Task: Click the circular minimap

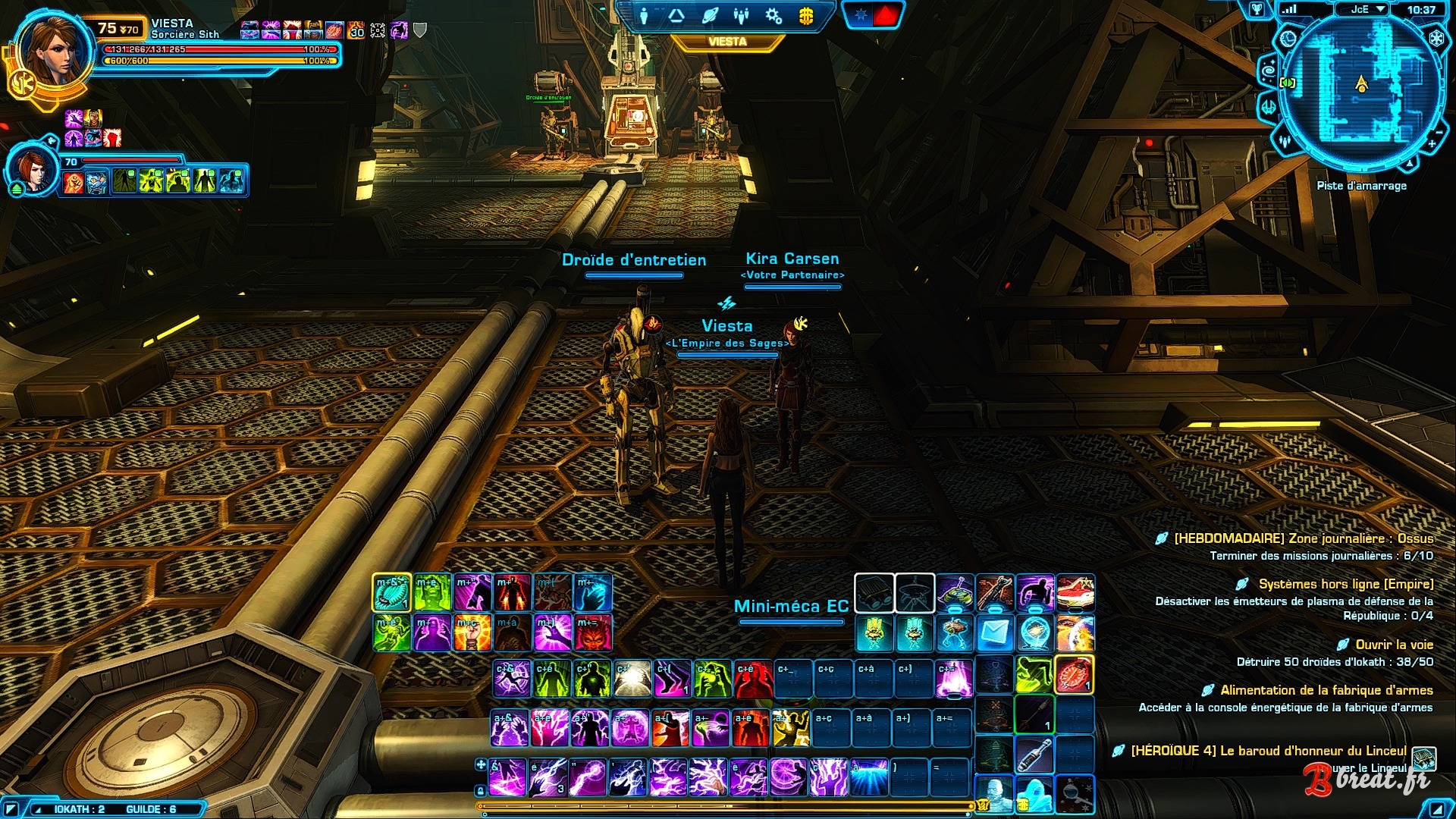Action: (x=1361, y=87)
